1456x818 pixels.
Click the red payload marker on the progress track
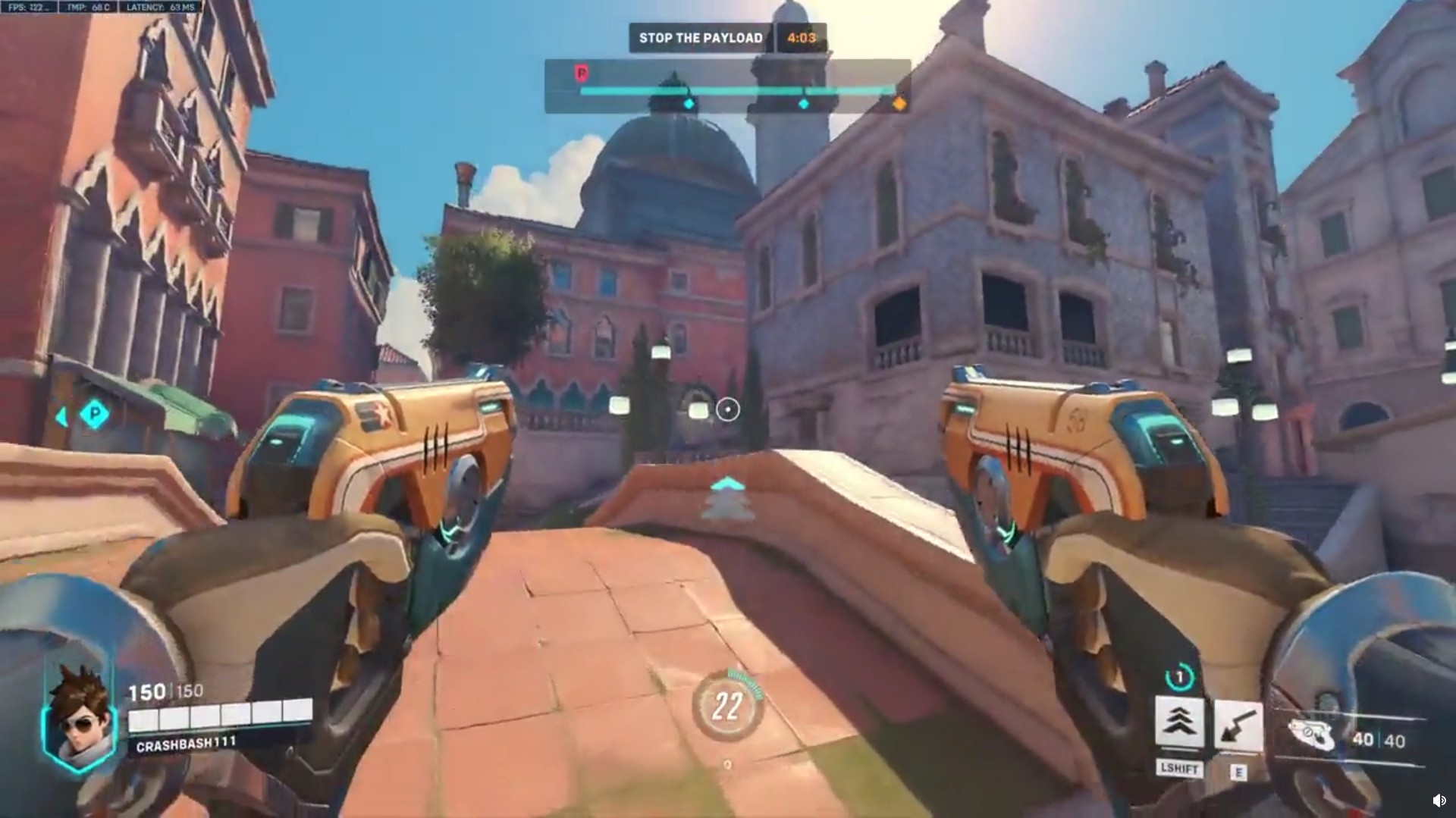[582, 73]
